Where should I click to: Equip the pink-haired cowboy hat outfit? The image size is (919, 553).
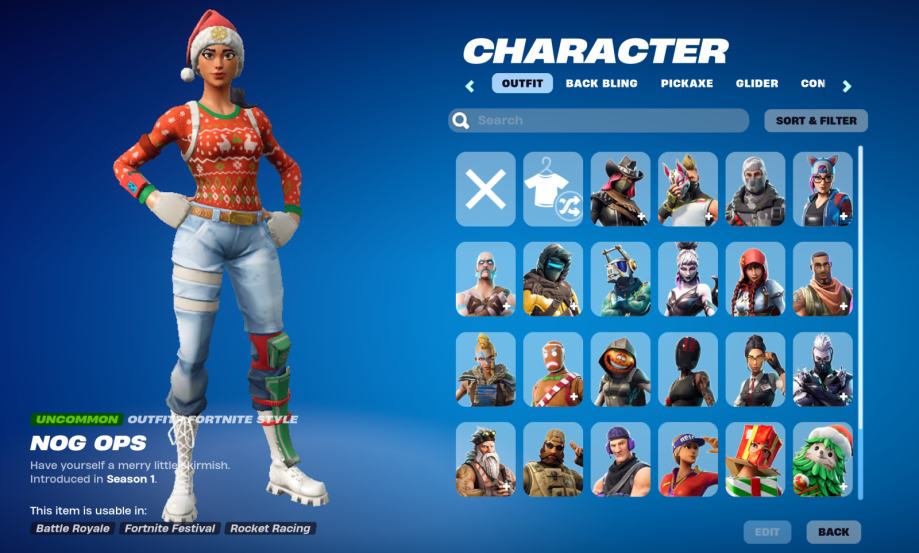pyautogui.click(x=620, y=189)
